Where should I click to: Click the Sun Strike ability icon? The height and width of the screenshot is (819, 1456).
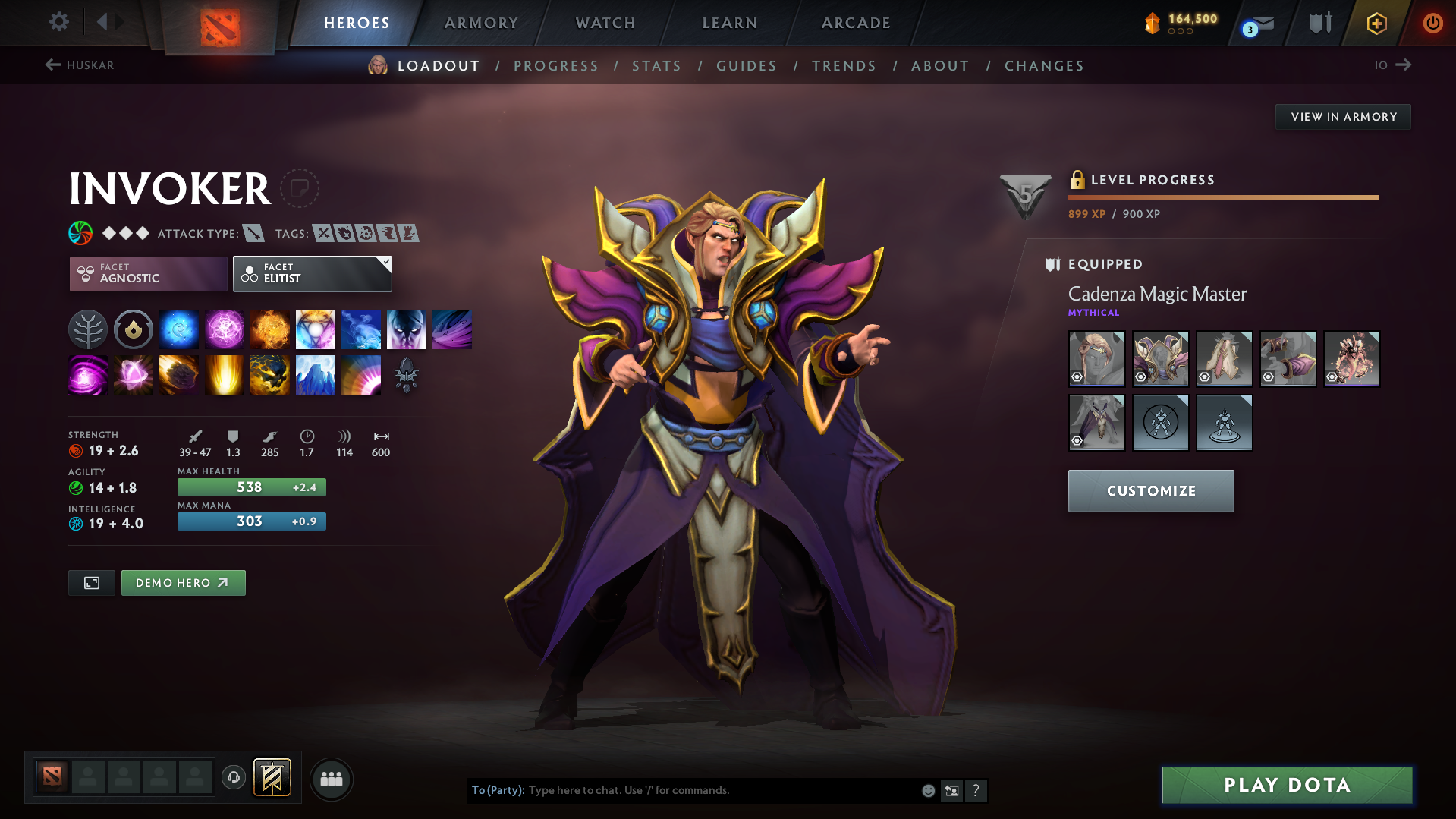225,374
